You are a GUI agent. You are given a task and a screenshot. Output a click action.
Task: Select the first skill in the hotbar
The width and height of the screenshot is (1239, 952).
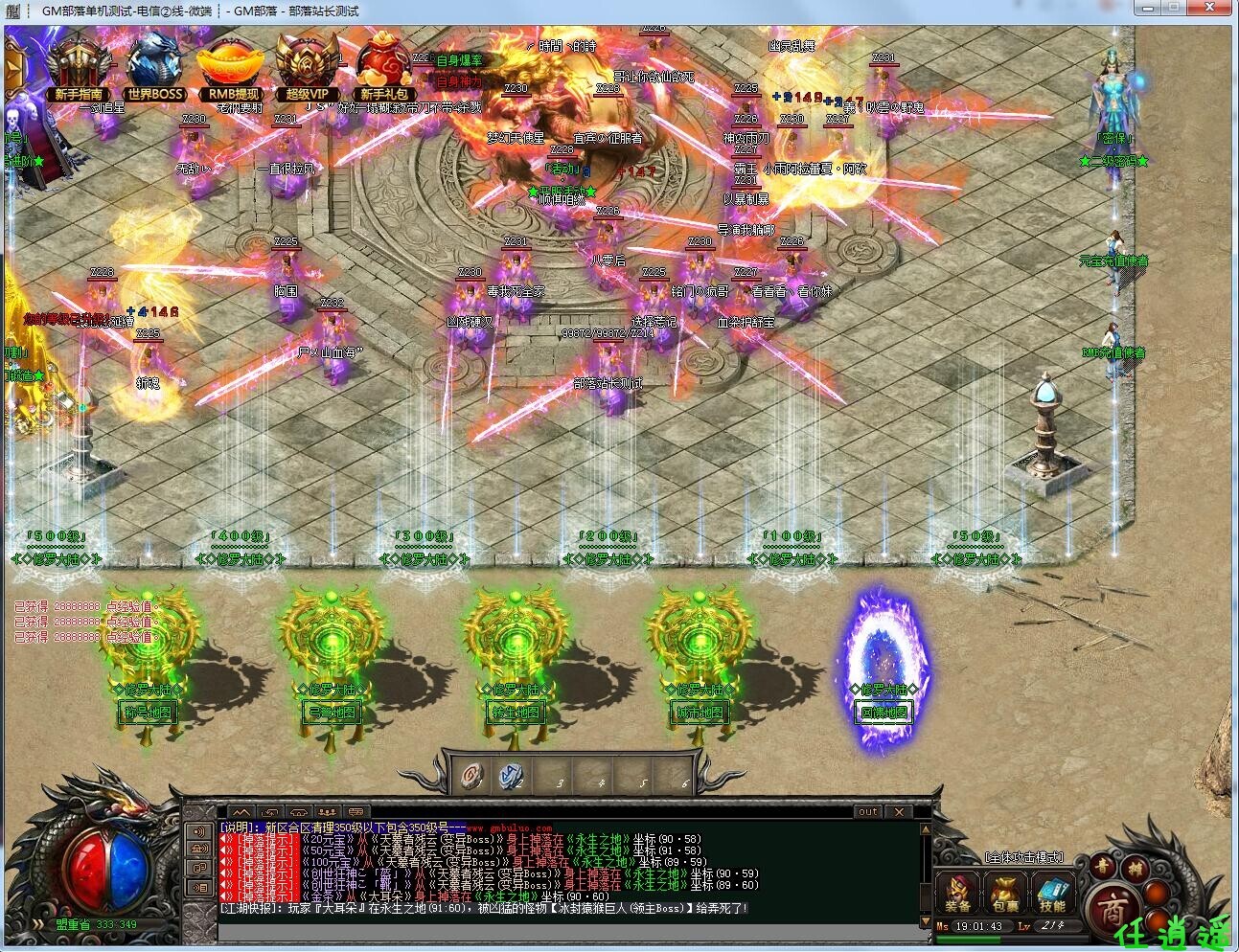point(471,778)
